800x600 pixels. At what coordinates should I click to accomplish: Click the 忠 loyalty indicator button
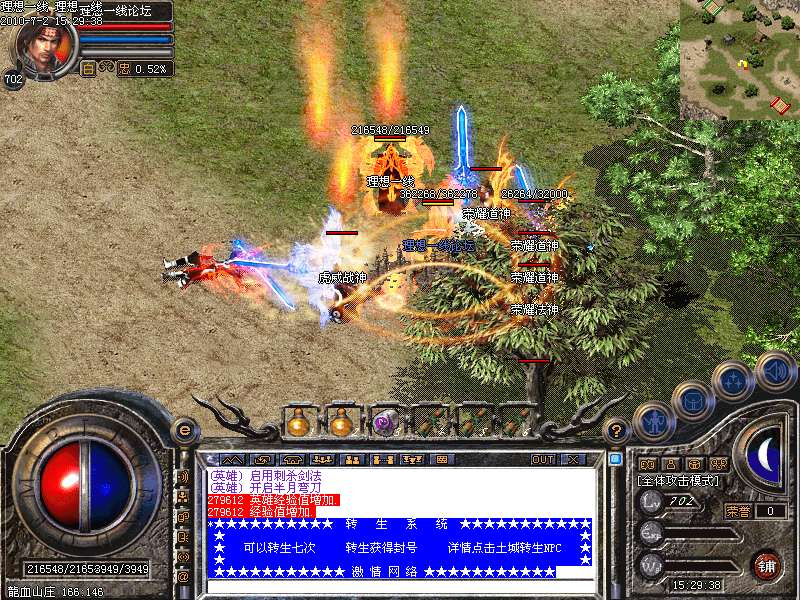124,69
